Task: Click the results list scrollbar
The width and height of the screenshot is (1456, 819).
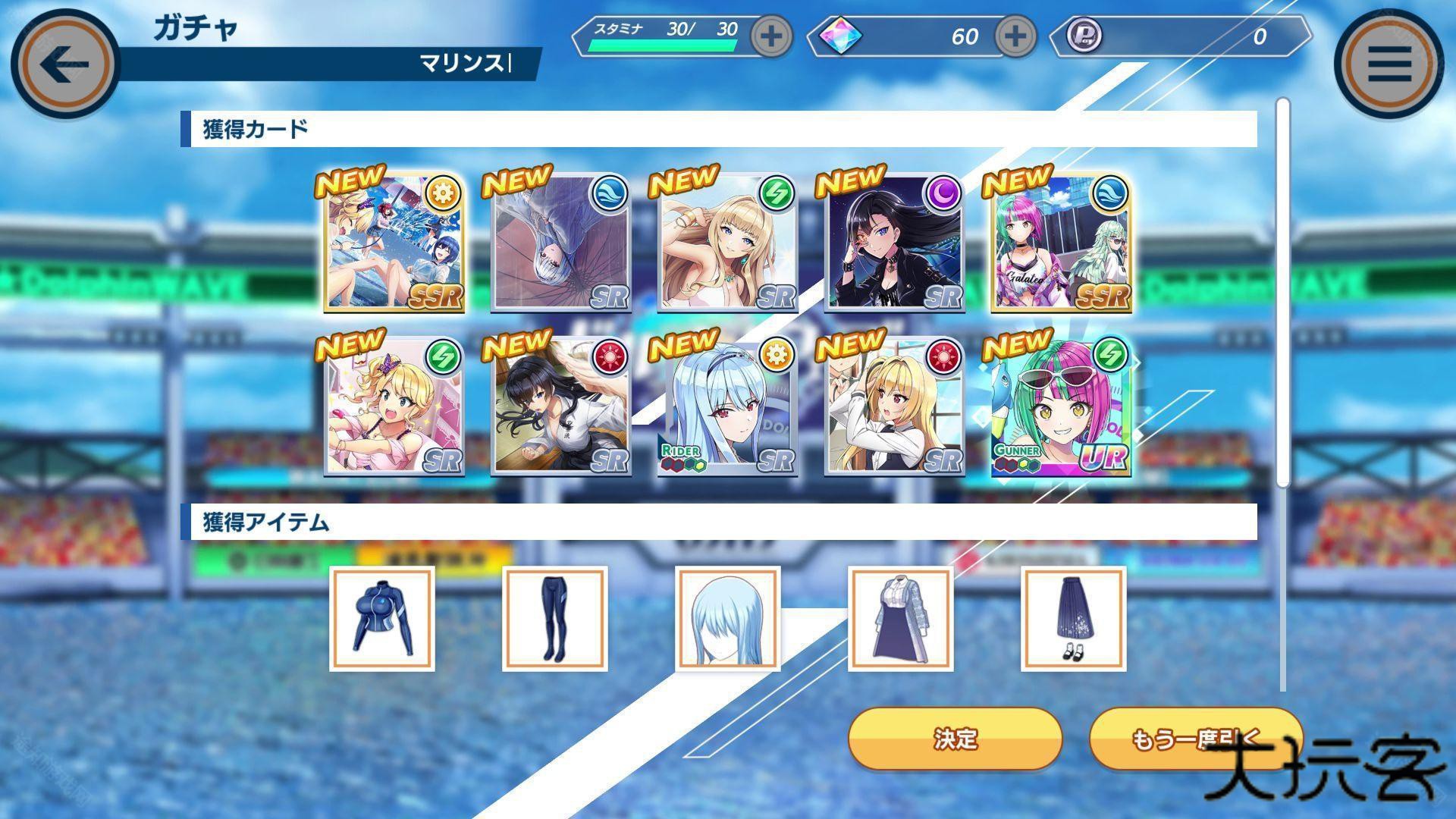Action: tap(1282, 292)
